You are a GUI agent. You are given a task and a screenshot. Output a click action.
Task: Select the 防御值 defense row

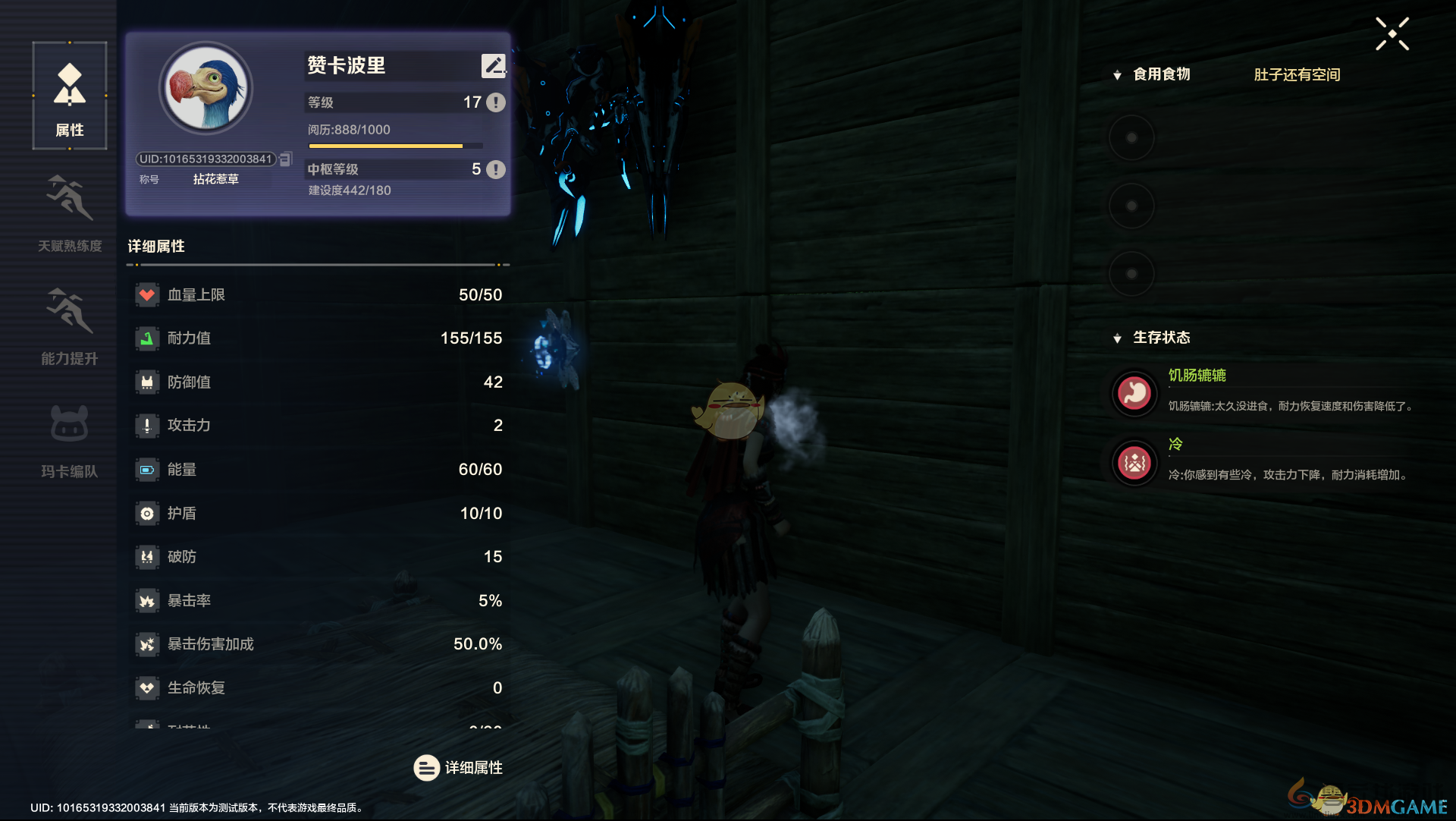click(318, 382)
